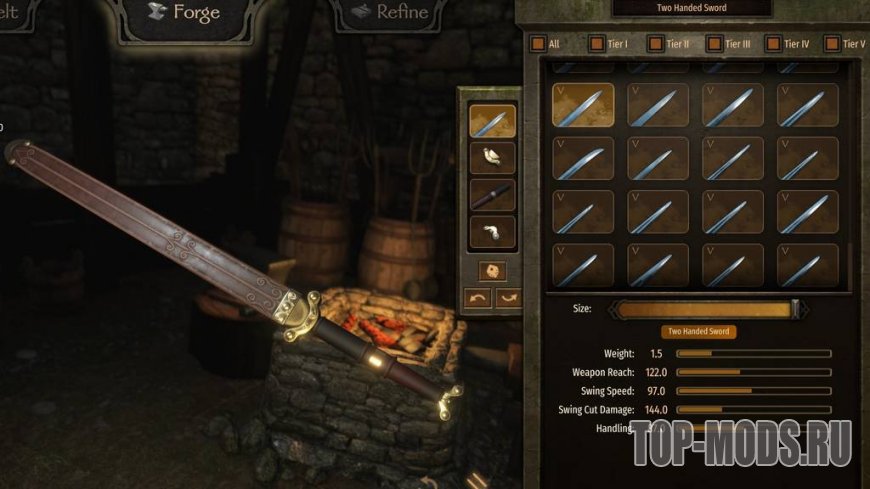The height and width of the screenshot is (489, 870).
Task: Select the guard part category
Action: 493,158
